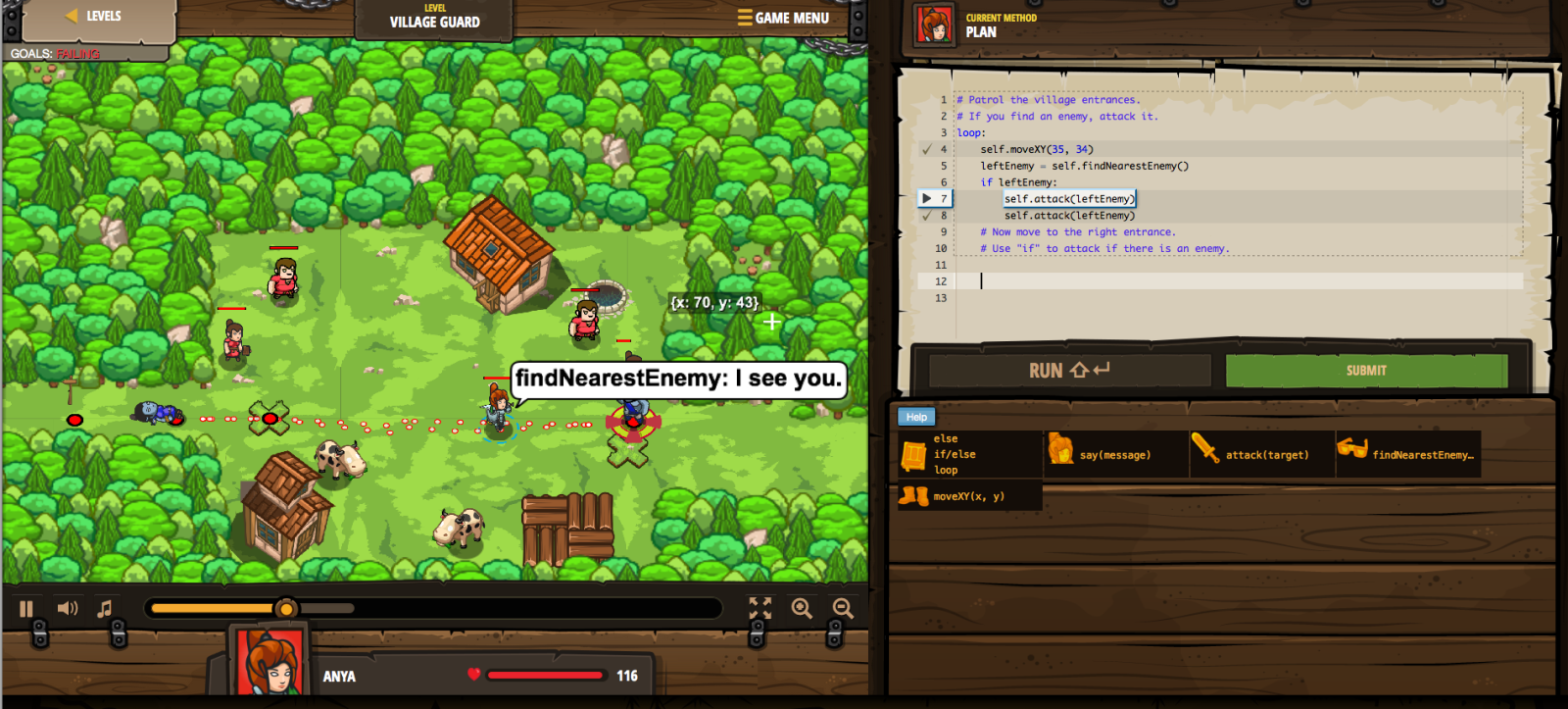
Task: Toggle the background music off
Action: pyautogui.click(x=104, y=608)
